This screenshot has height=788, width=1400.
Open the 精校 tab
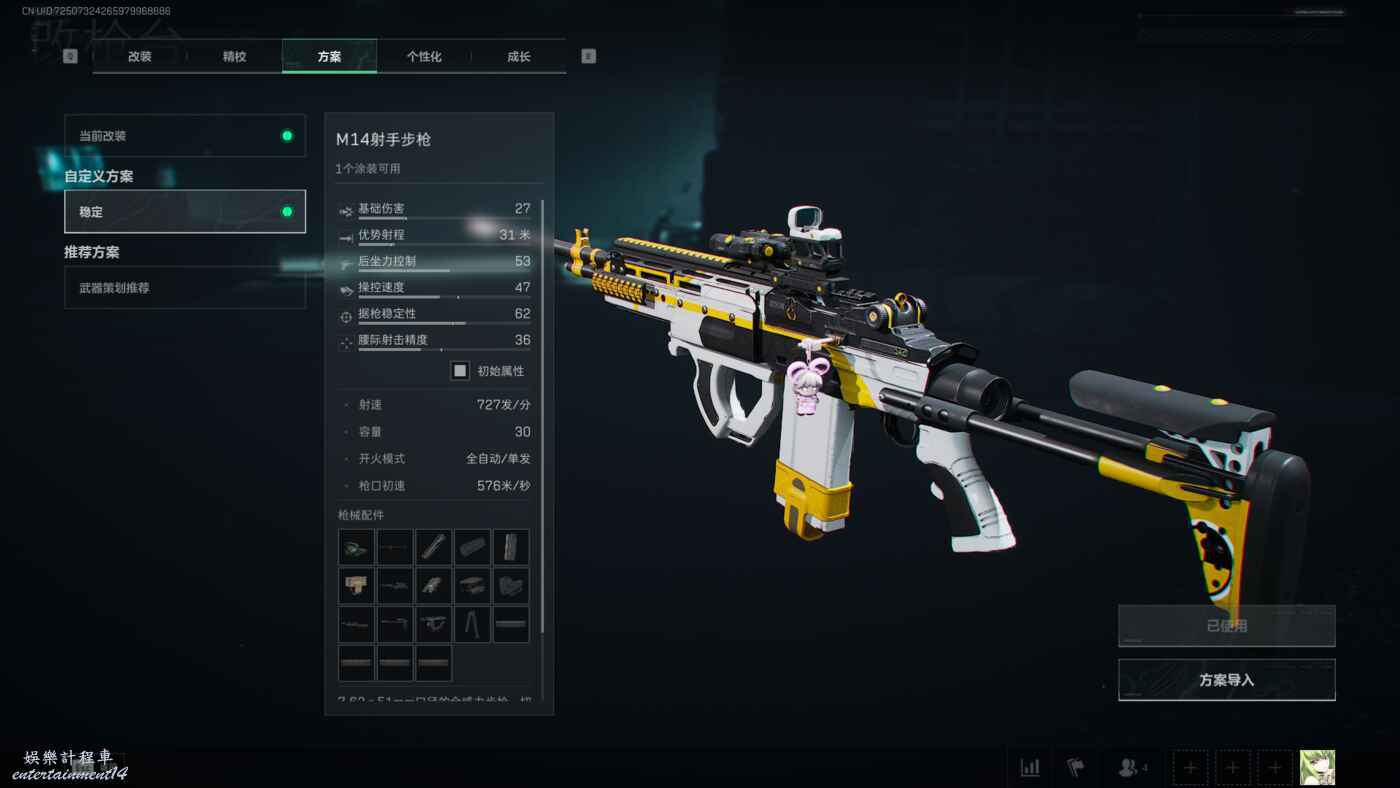tap(234, 57)
